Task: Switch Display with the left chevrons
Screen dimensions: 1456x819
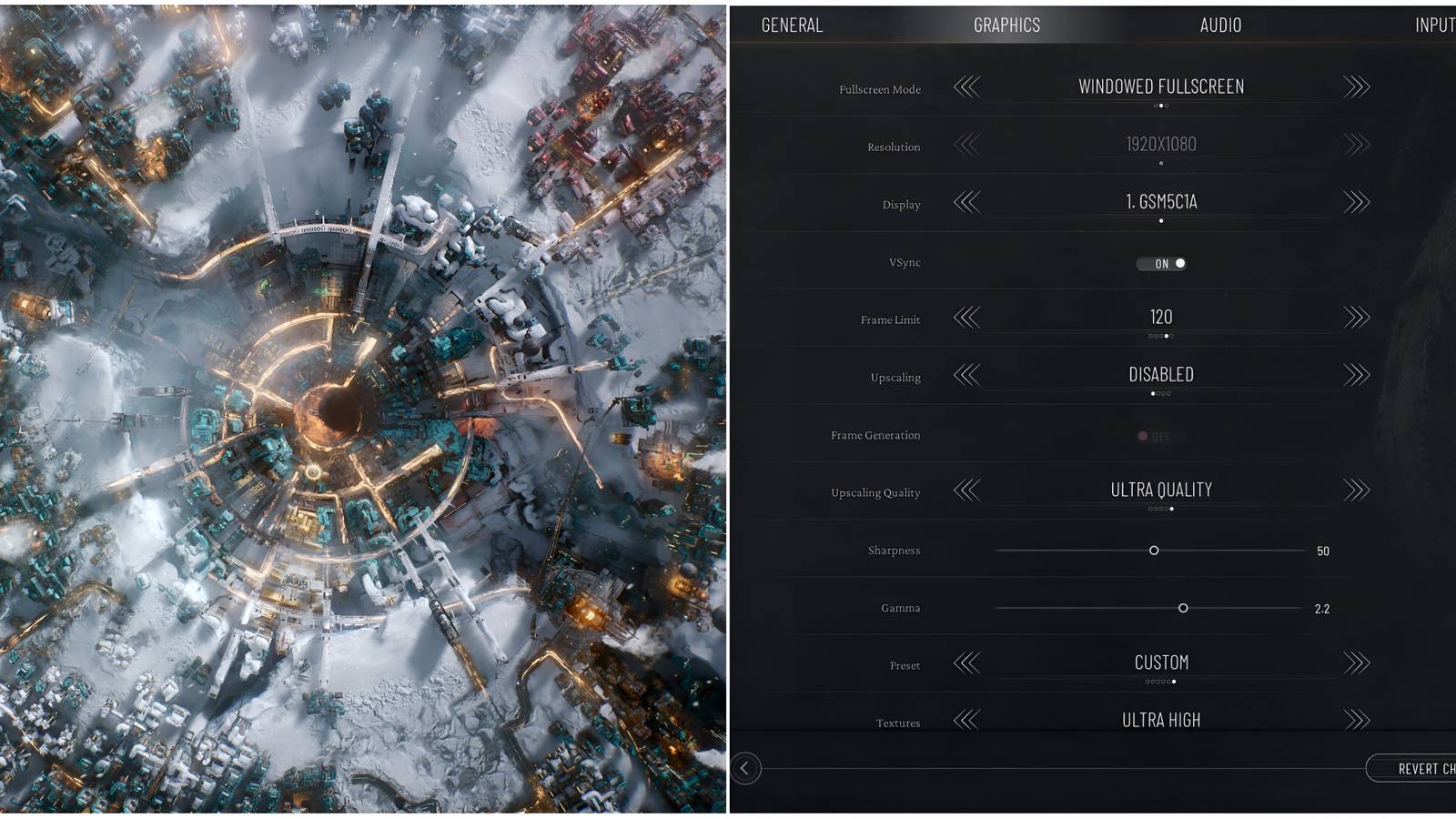Action: [966, 204]
